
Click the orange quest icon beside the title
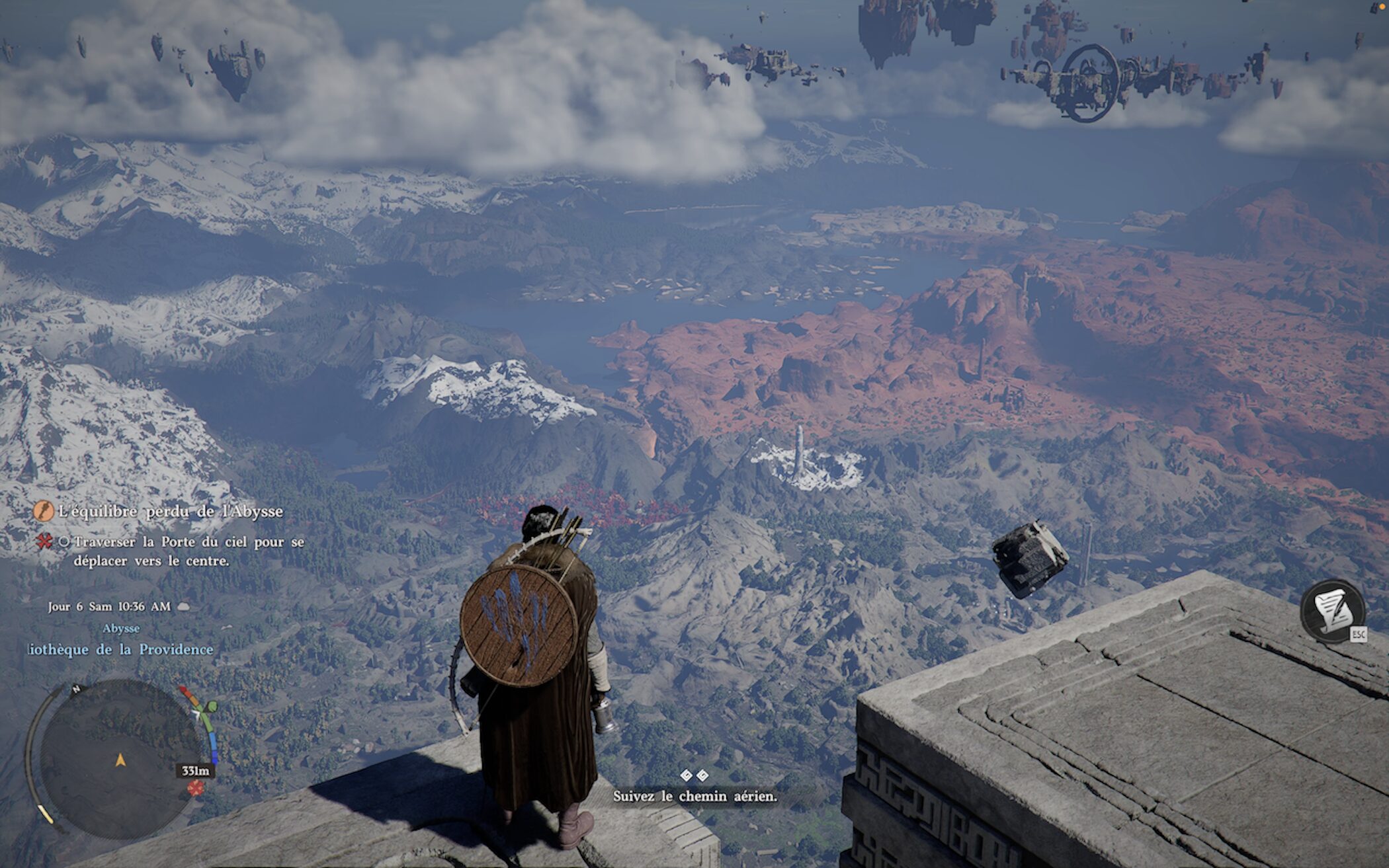[44, 511]
